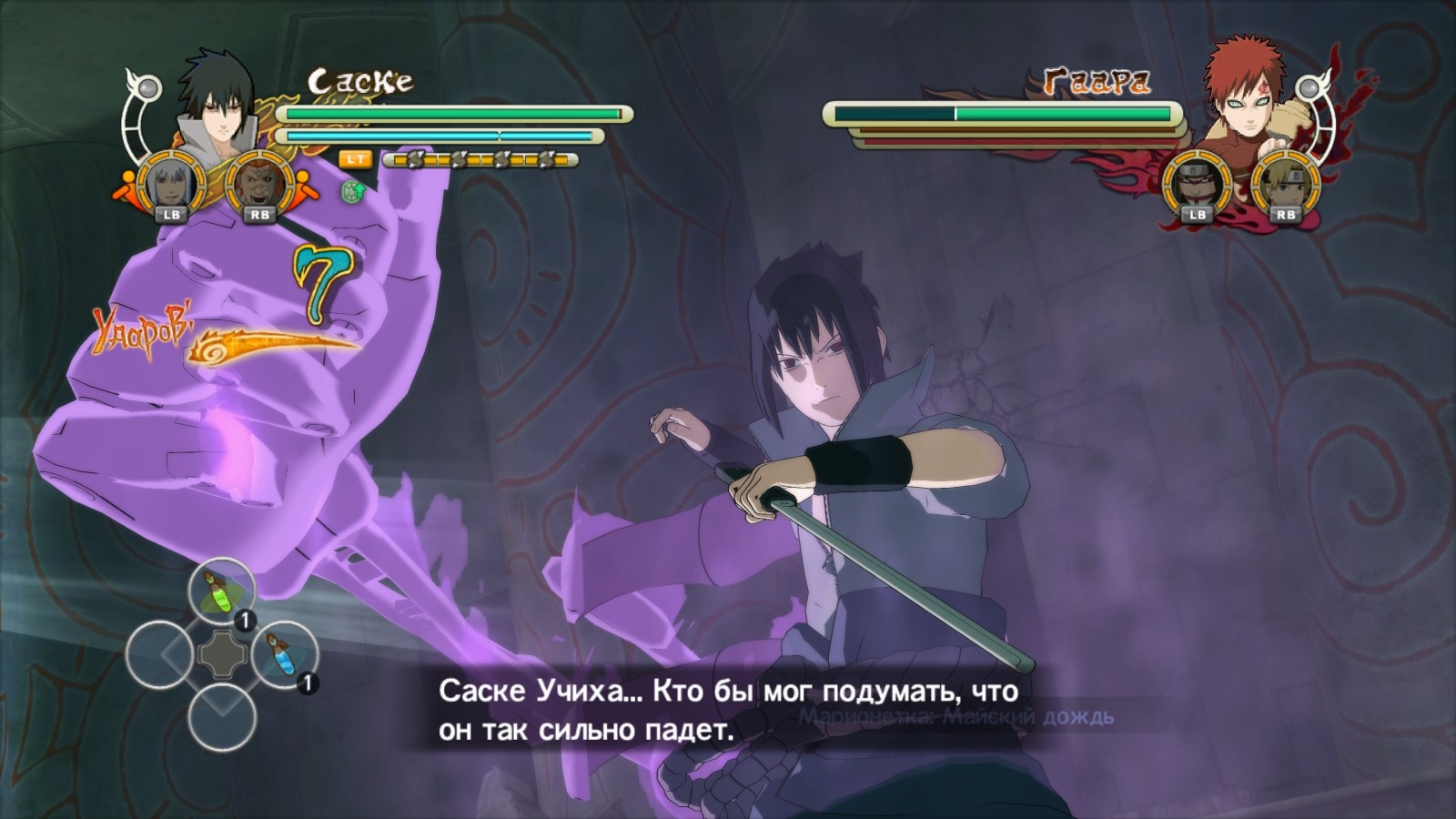Viewport: 1456px width, 819px height.
Task: Select the green potion item slot
Action: (221, 591)
